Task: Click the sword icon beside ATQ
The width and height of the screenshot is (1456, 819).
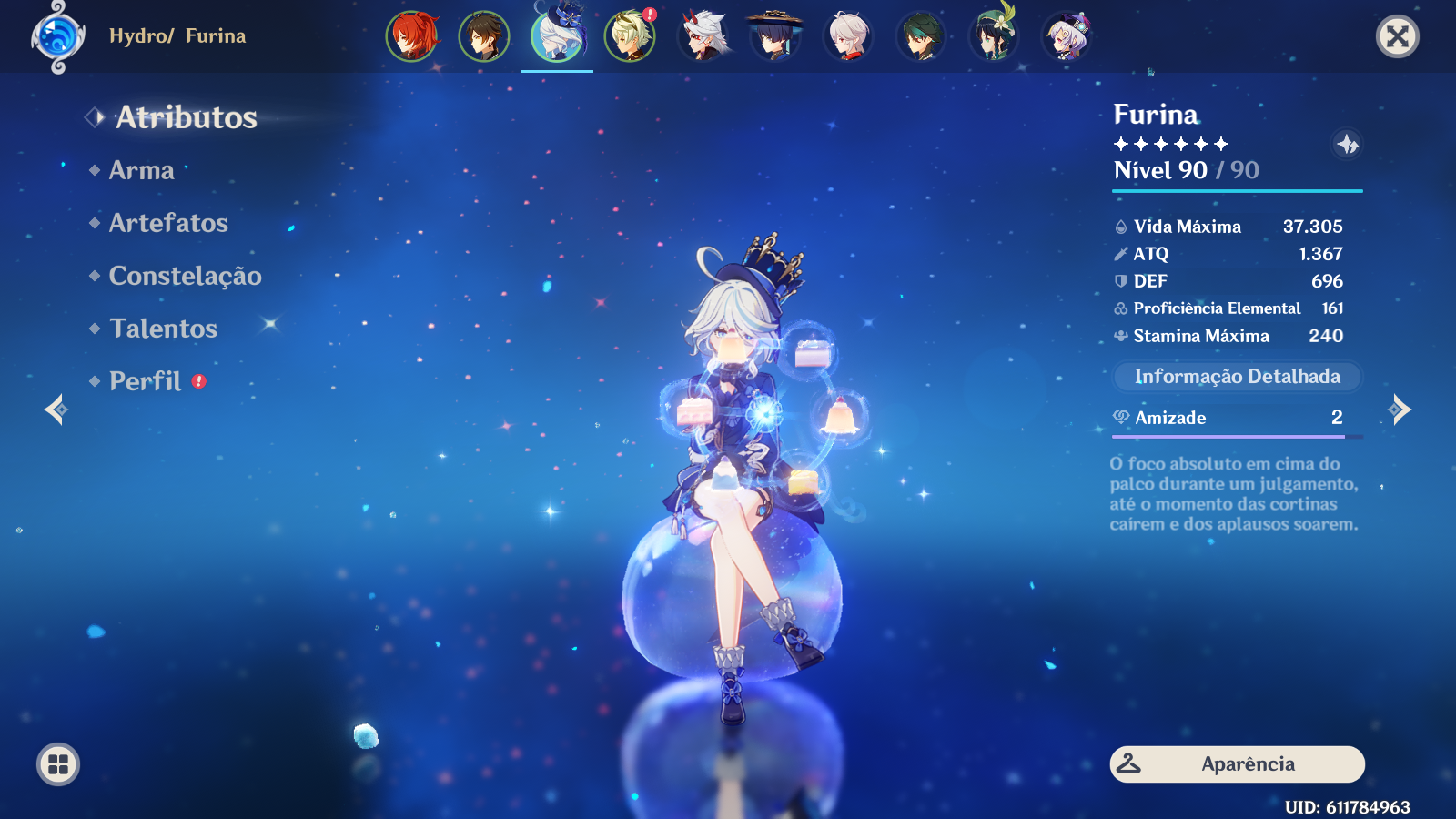Action: 1118,254
